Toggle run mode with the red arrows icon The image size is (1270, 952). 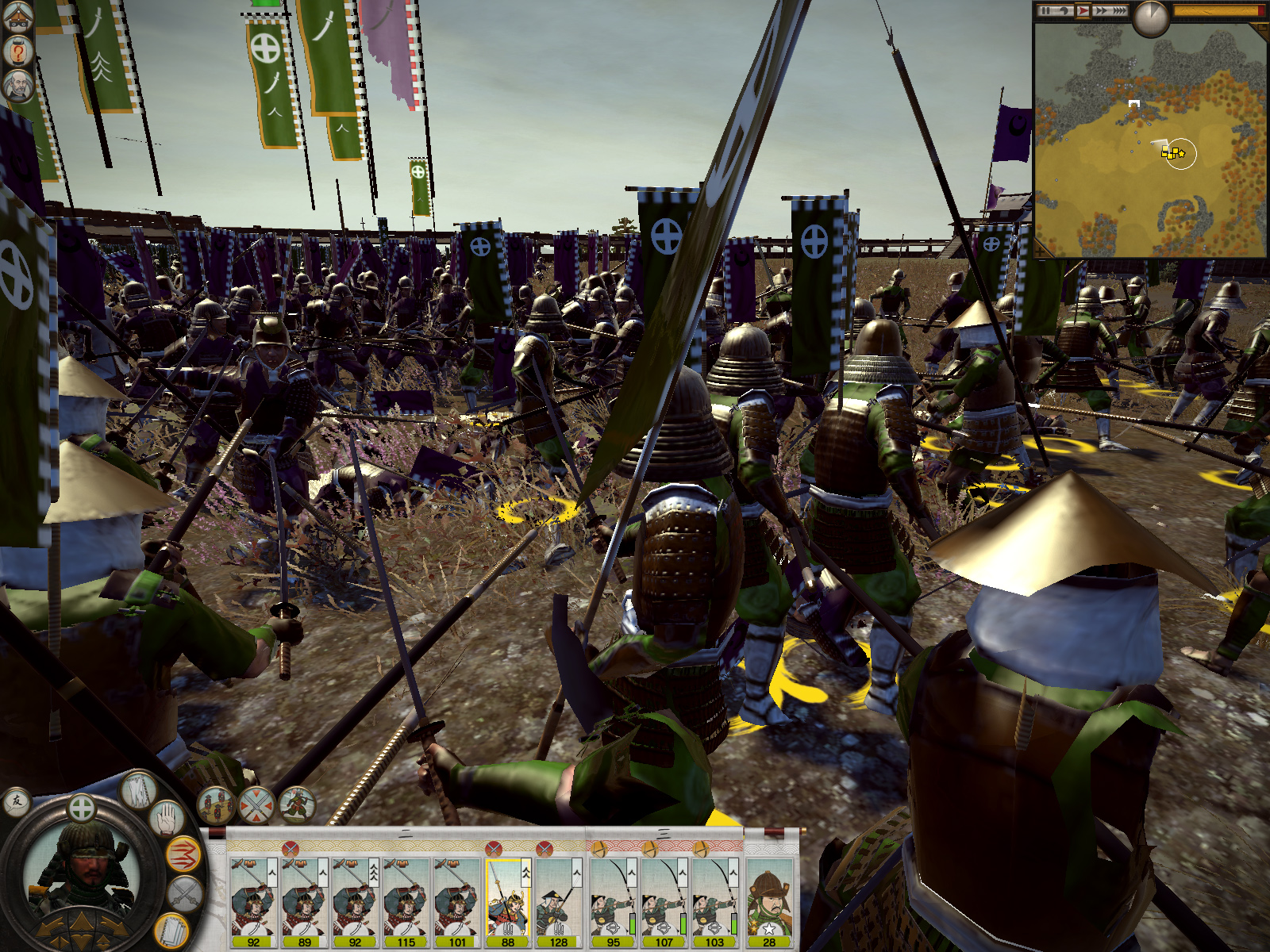183,854
